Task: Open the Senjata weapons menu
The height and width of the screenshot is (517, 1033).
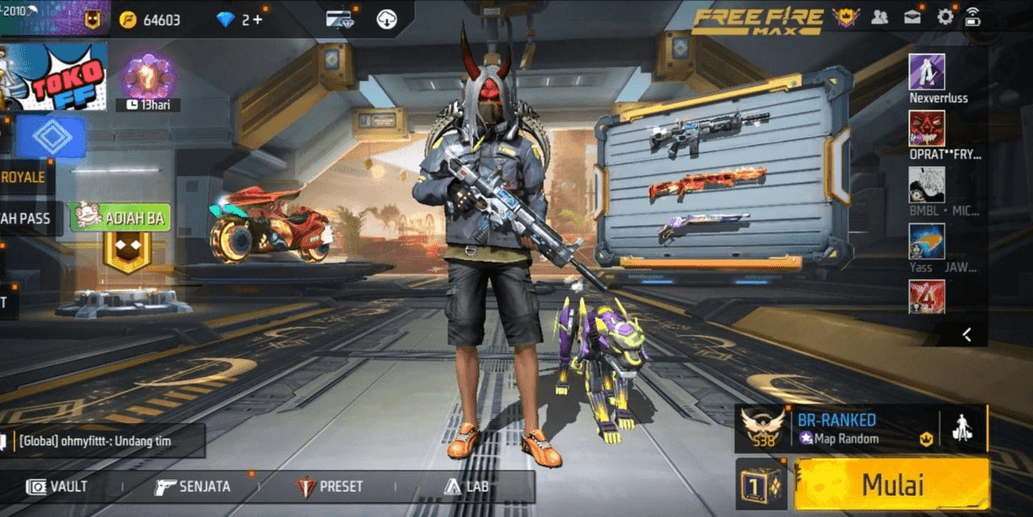Action: (x=193, y=487)
